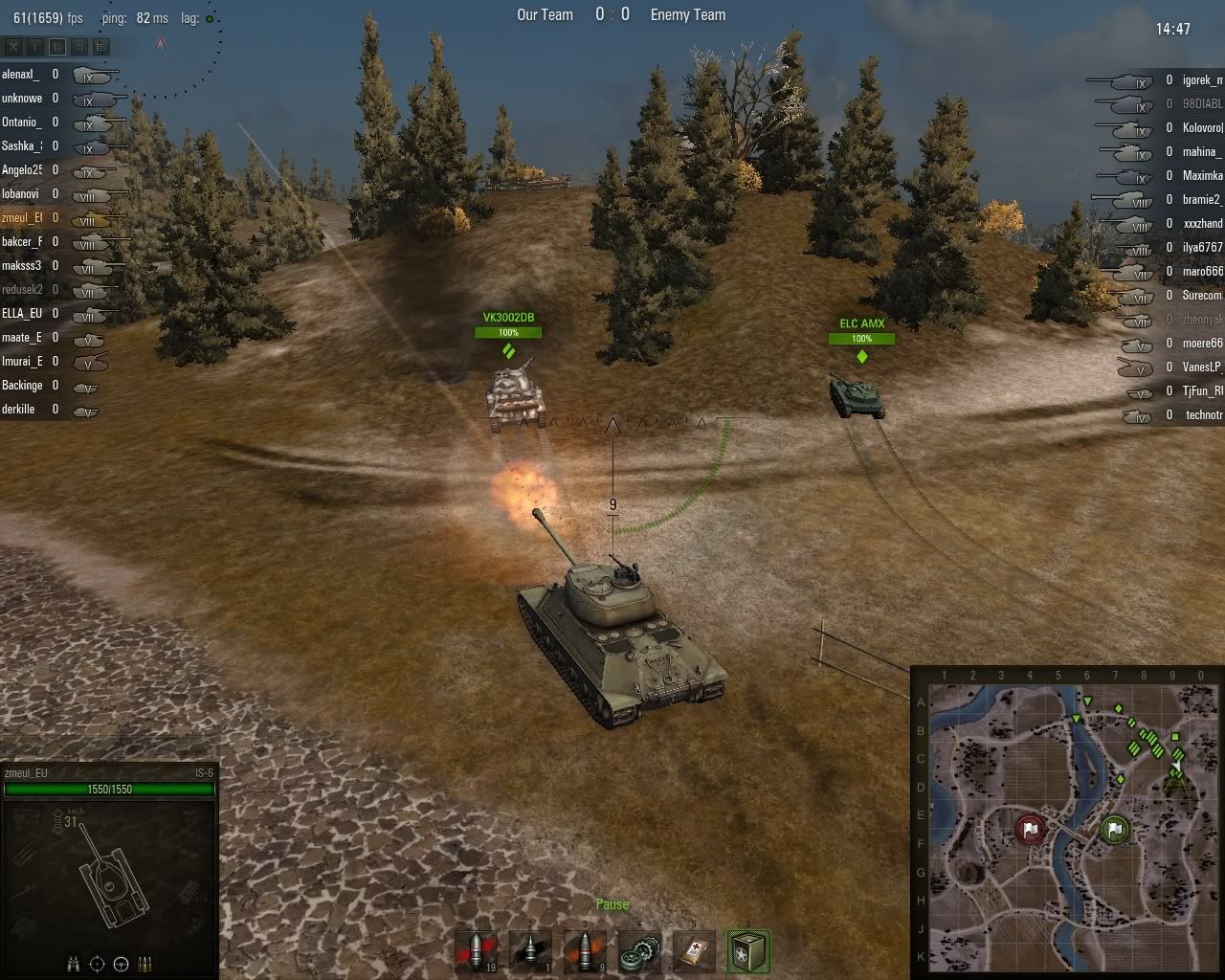Select zmeul_EU in the team roster
Image resolution: width=1225 pixels, height=980 pixels.
click(x=24, y=217)
